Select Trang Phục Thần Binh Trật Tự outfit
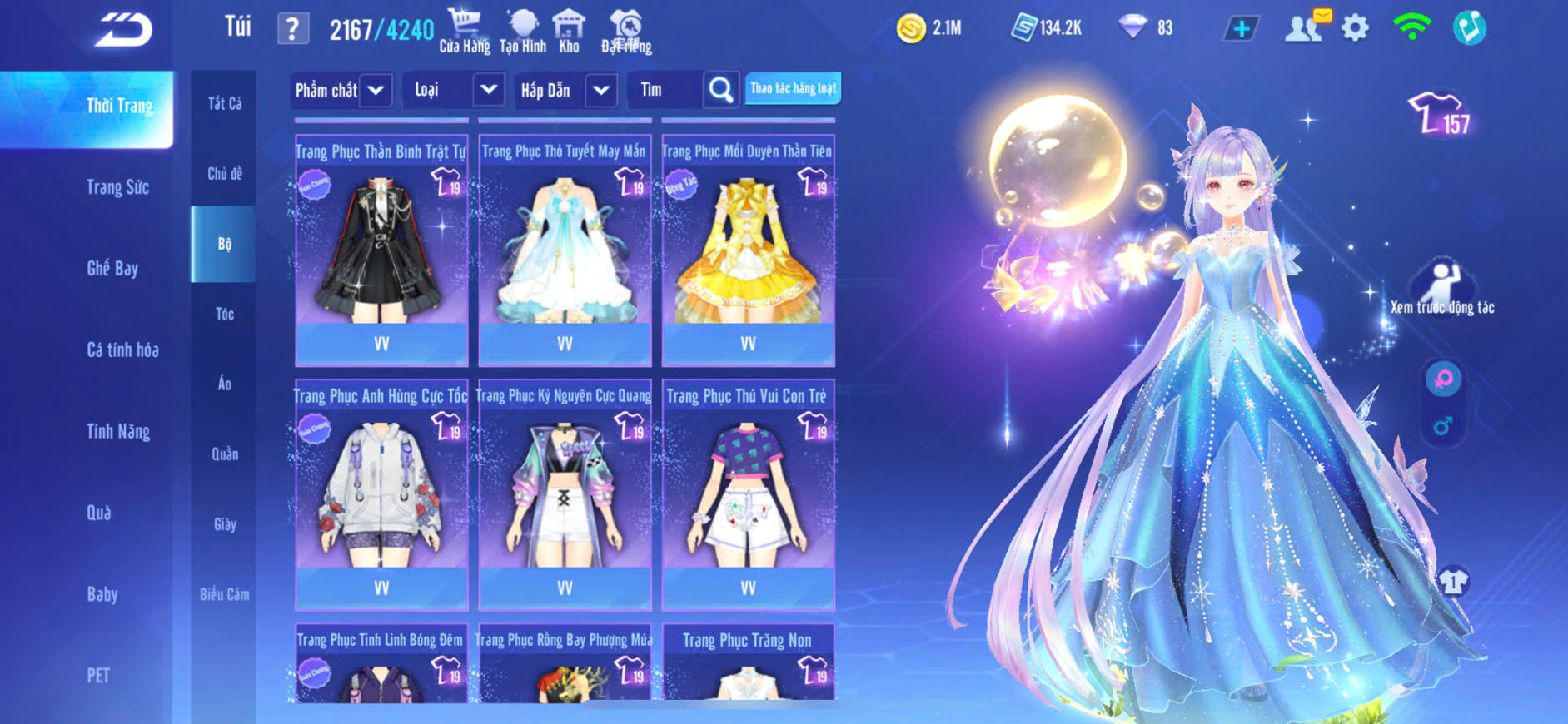The image size is (1568, 724). [381, 250]
